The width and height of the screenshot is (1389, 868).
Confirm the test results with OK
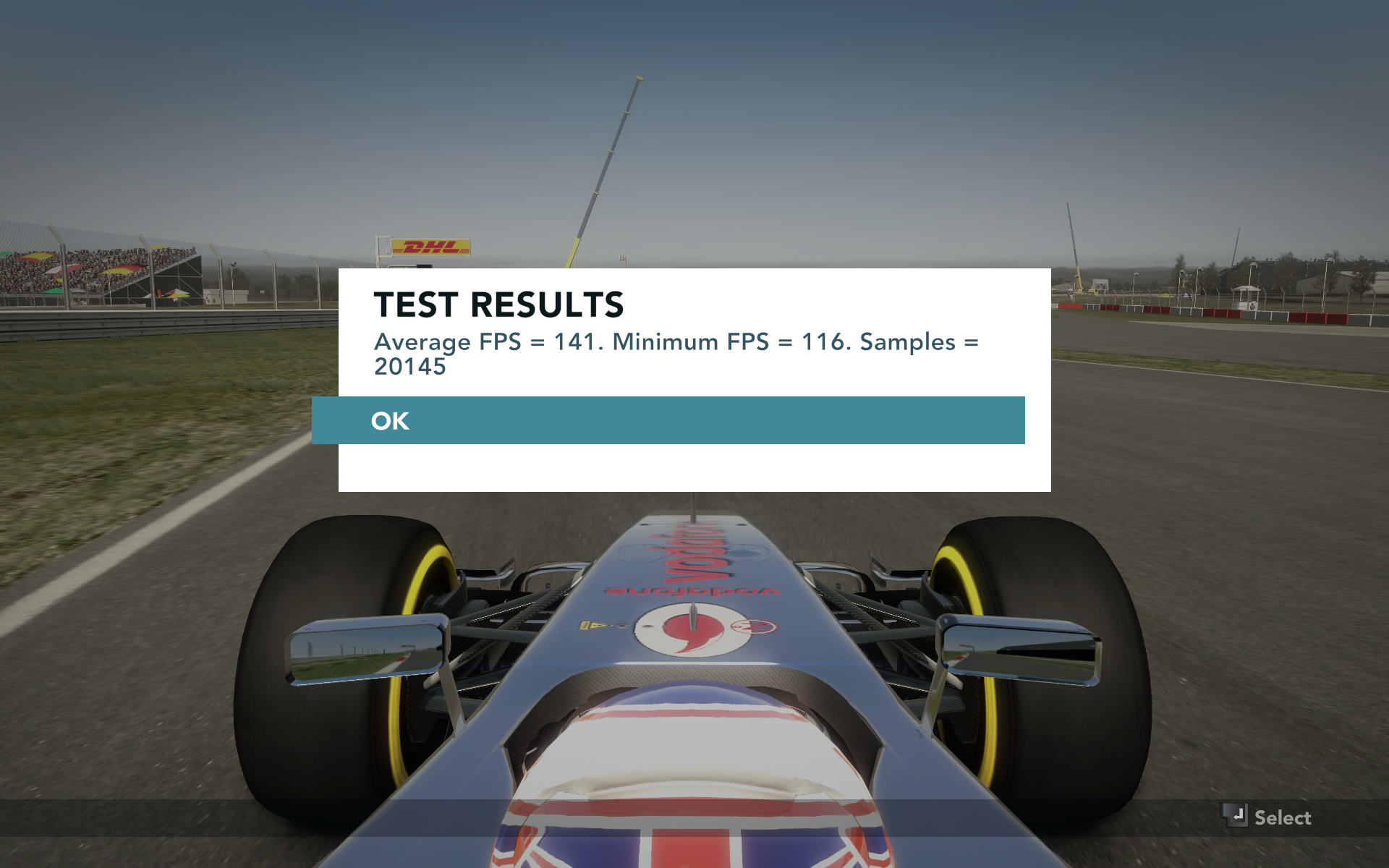pyautogui.click(x=668, y=420)
